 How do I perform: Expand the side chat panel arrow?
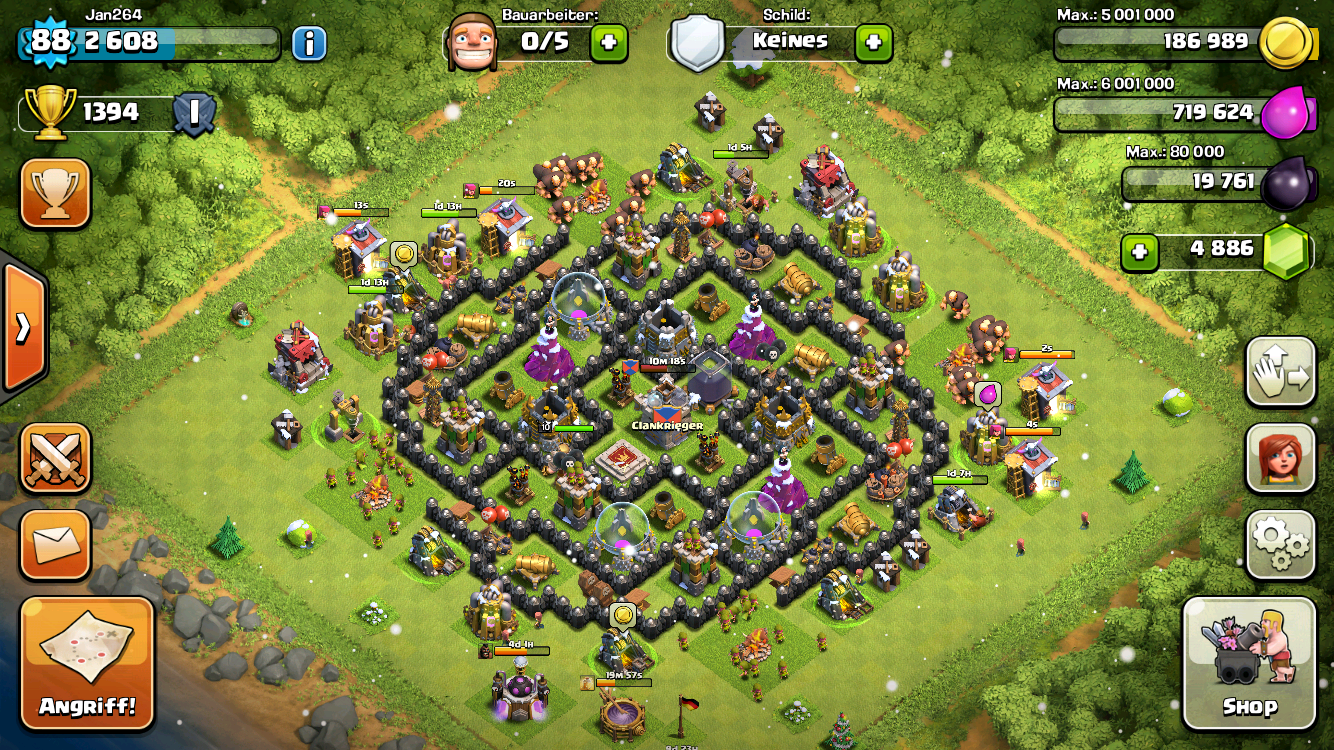(22, 328)
